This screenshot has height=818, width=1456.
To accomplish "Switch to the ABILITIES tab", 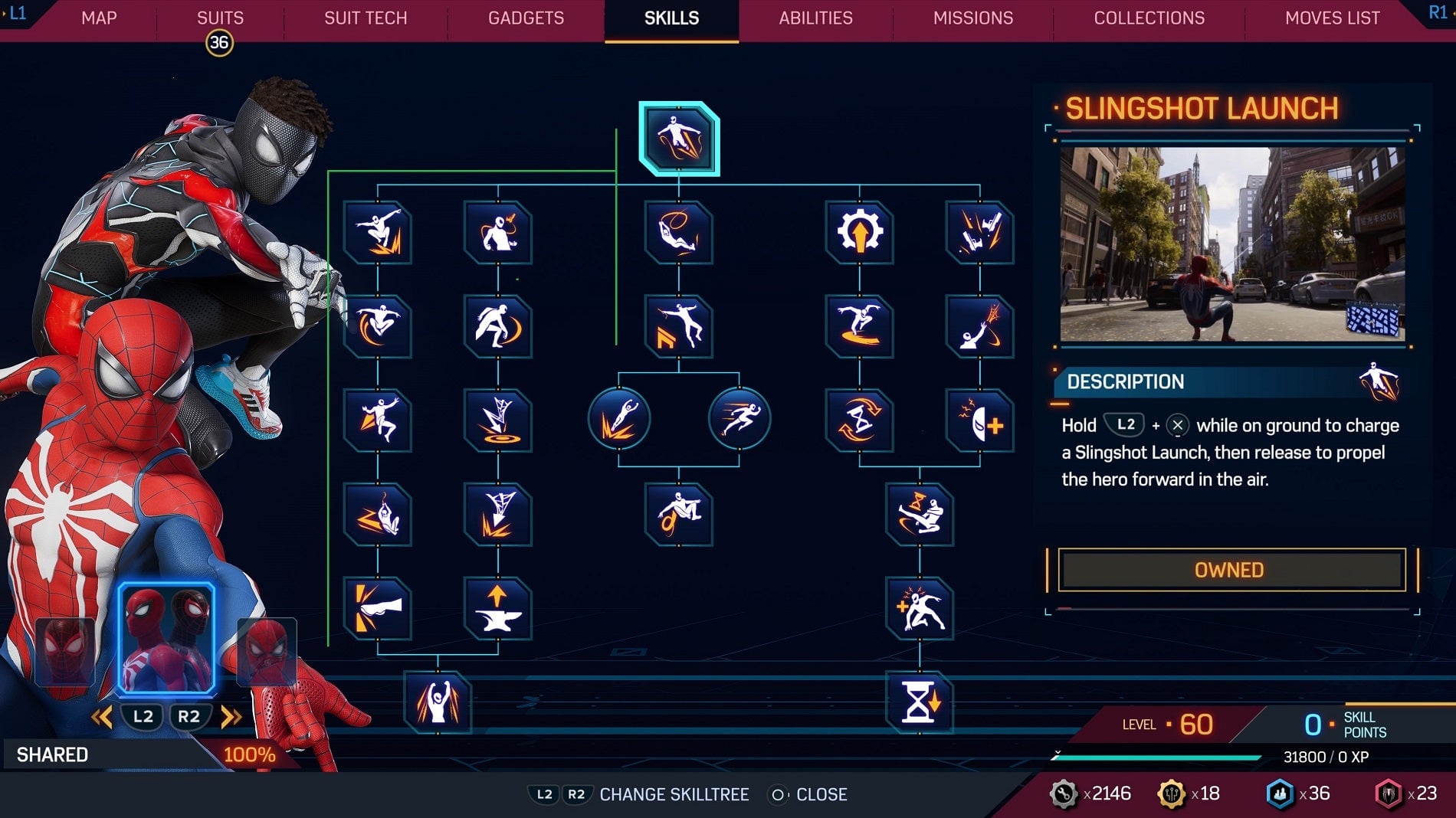I will pos(815,18).
